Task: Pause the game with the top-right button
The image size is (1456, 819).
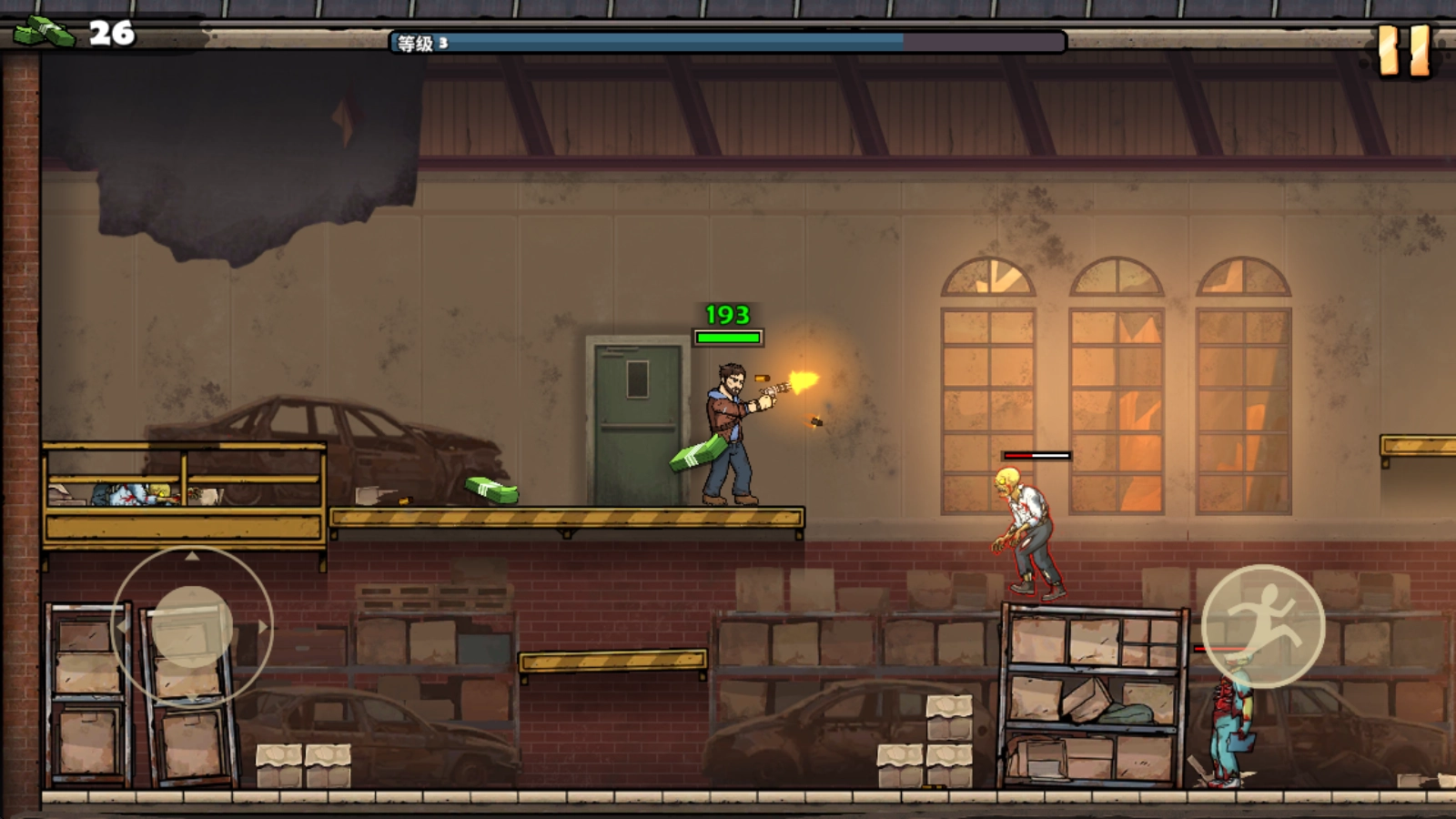Action: [x=1404, y=50]
